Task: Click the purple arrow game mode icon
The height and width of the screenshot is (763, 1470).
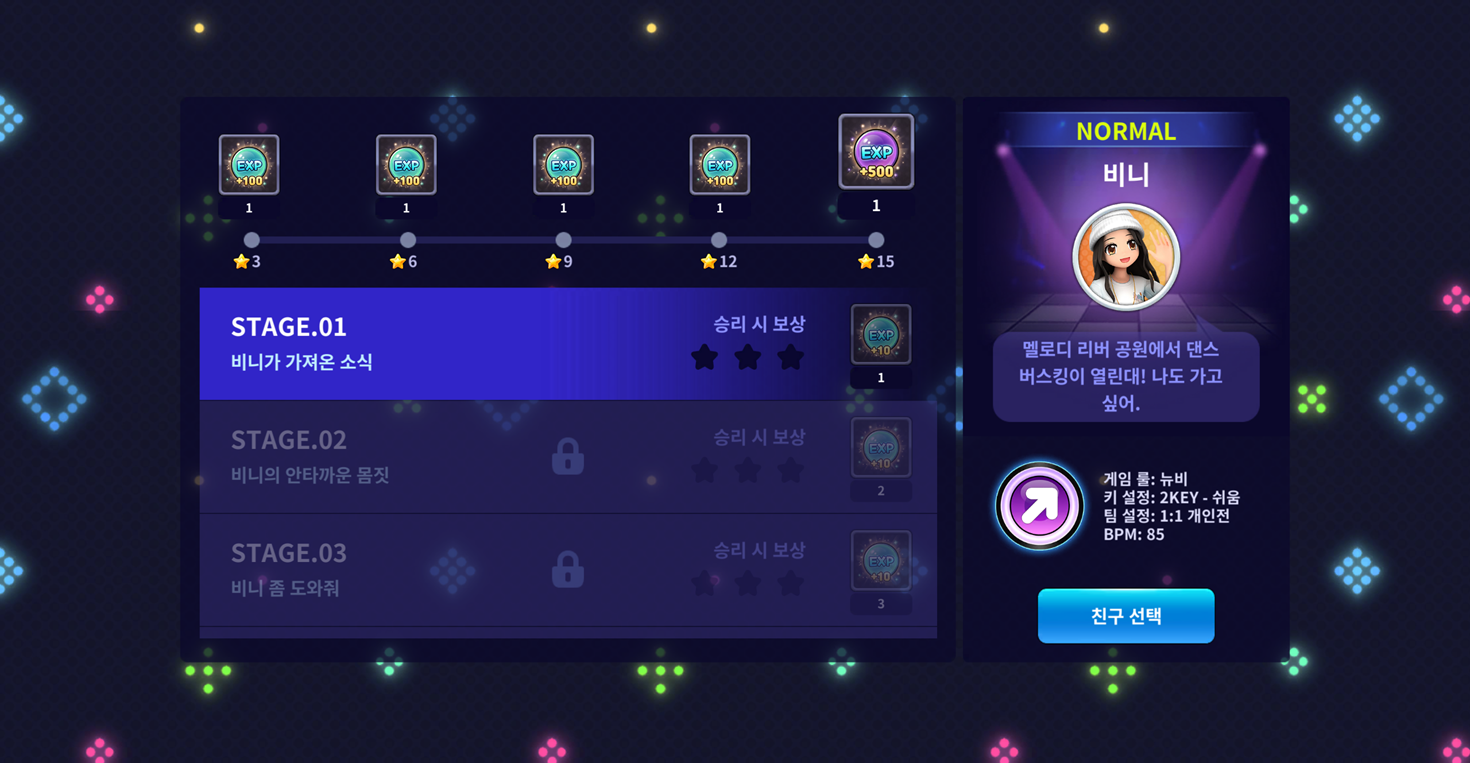Action: tap(1039, 506)
